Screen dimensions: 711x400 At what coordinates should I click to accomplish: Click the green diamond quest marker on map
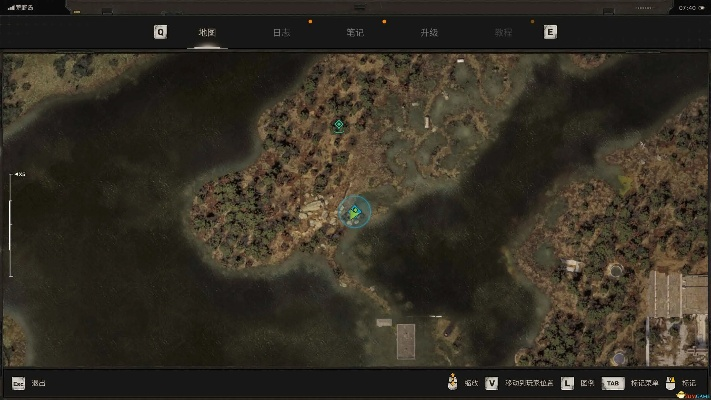point(339,125)
